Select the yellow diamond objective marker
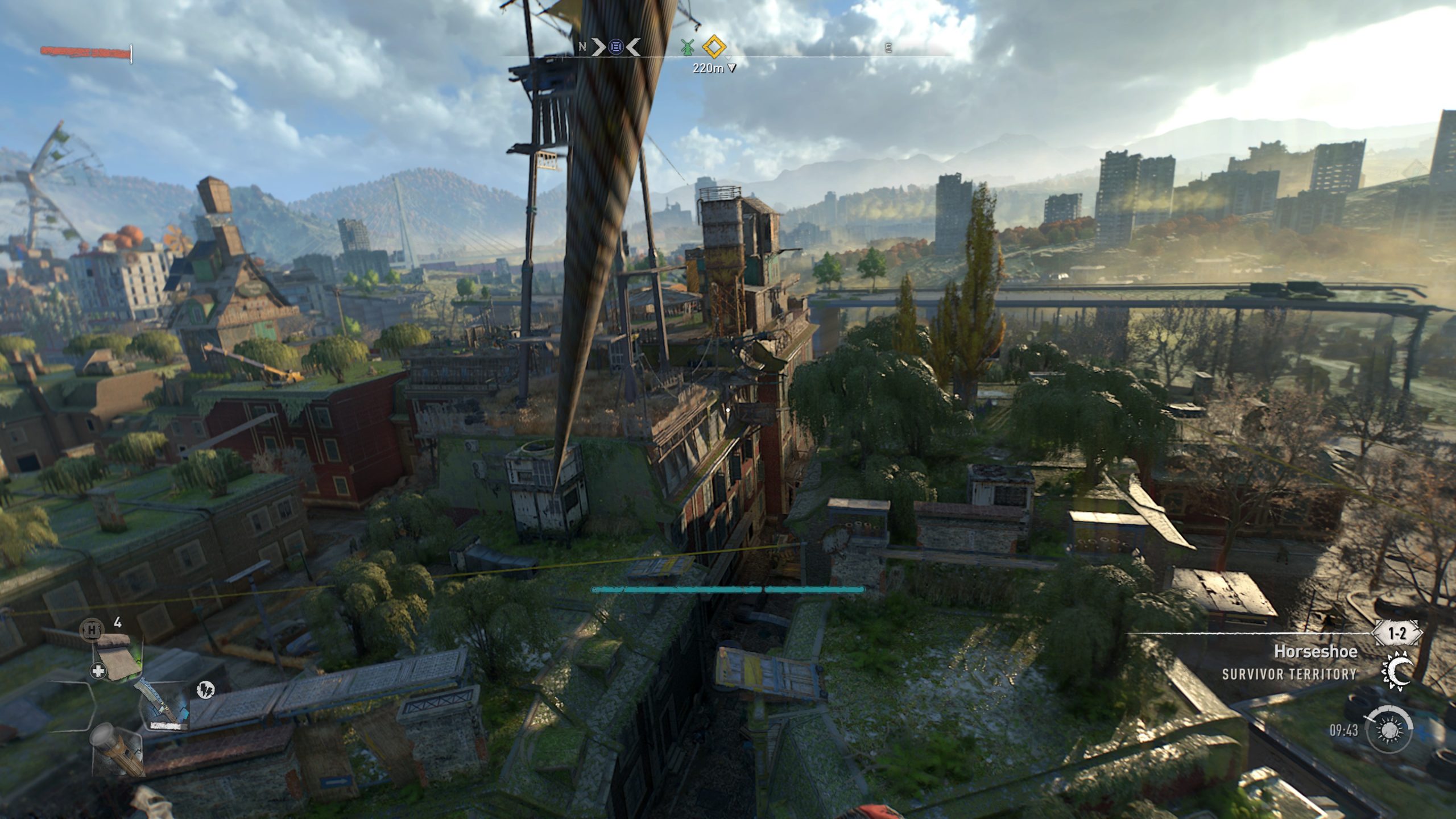This screenshot has height=819, width=1456. [714, 47]
